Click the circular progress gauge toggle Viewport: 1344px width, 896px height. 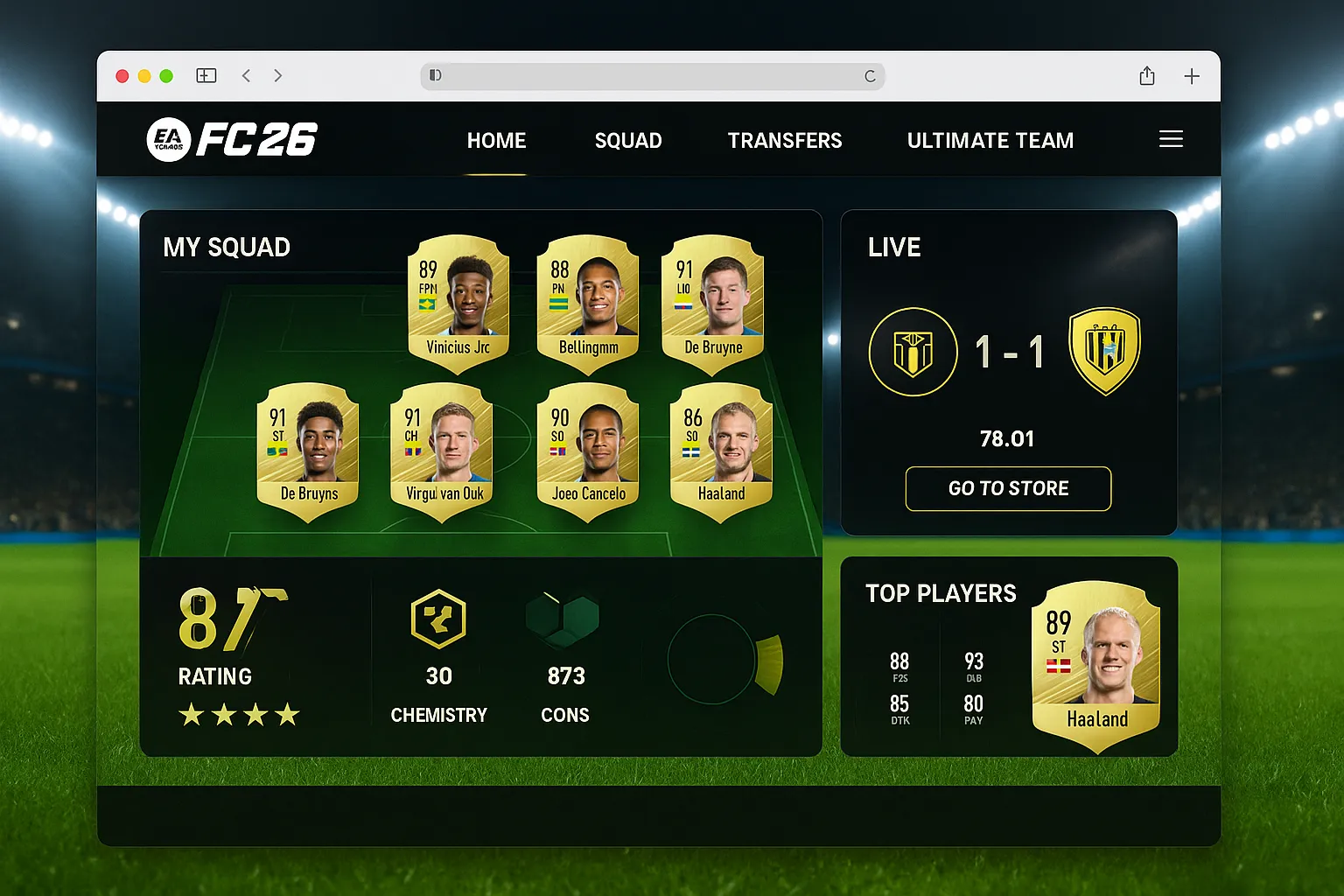tap(717, 661)
